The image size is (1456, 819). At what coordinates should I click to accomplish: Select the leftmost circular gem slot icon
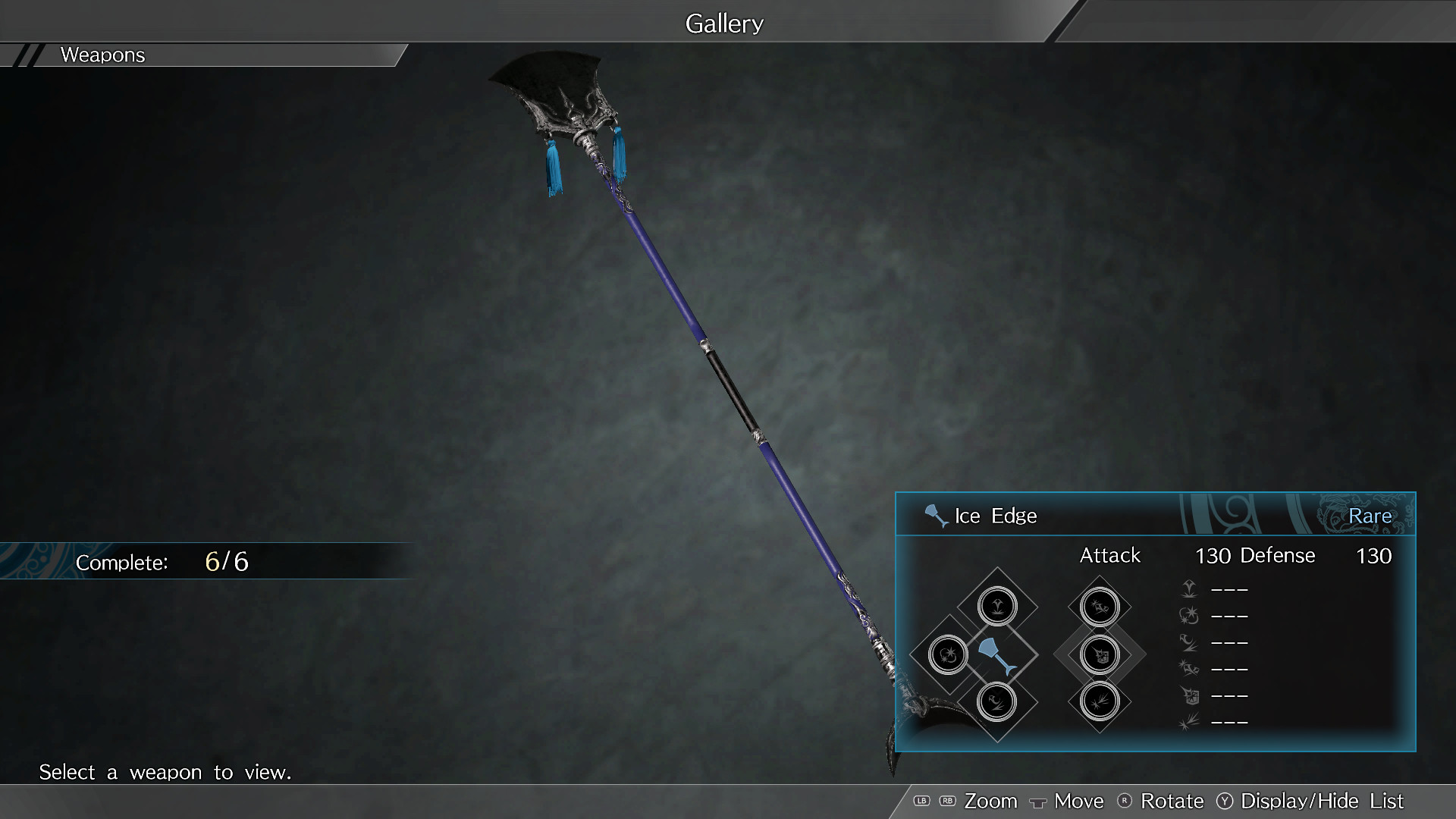click(x=948, y=654)
